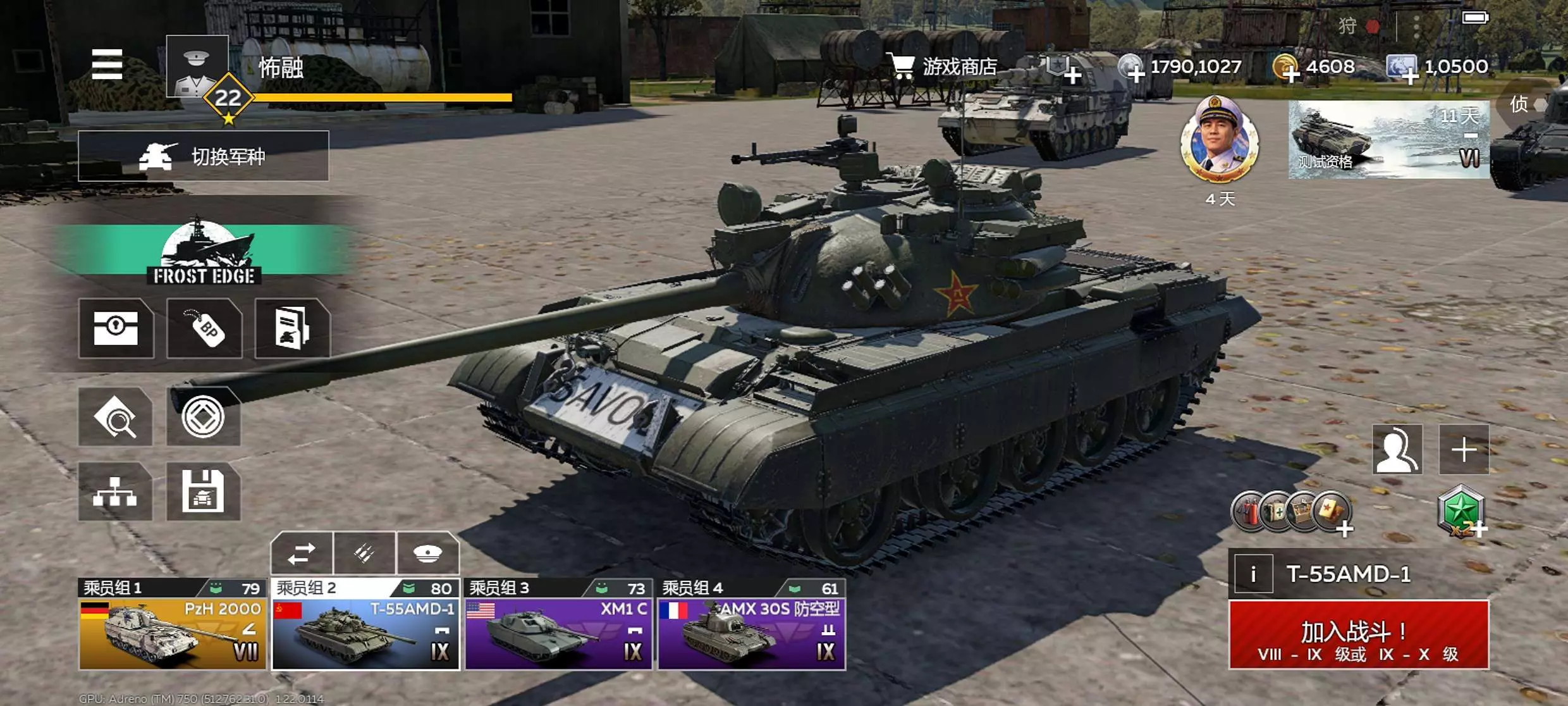The height and width of the screenshot is (706, 1568).
Task: Open the magnifier inspect vehicle icon
Action: click(x=116, y=417)
